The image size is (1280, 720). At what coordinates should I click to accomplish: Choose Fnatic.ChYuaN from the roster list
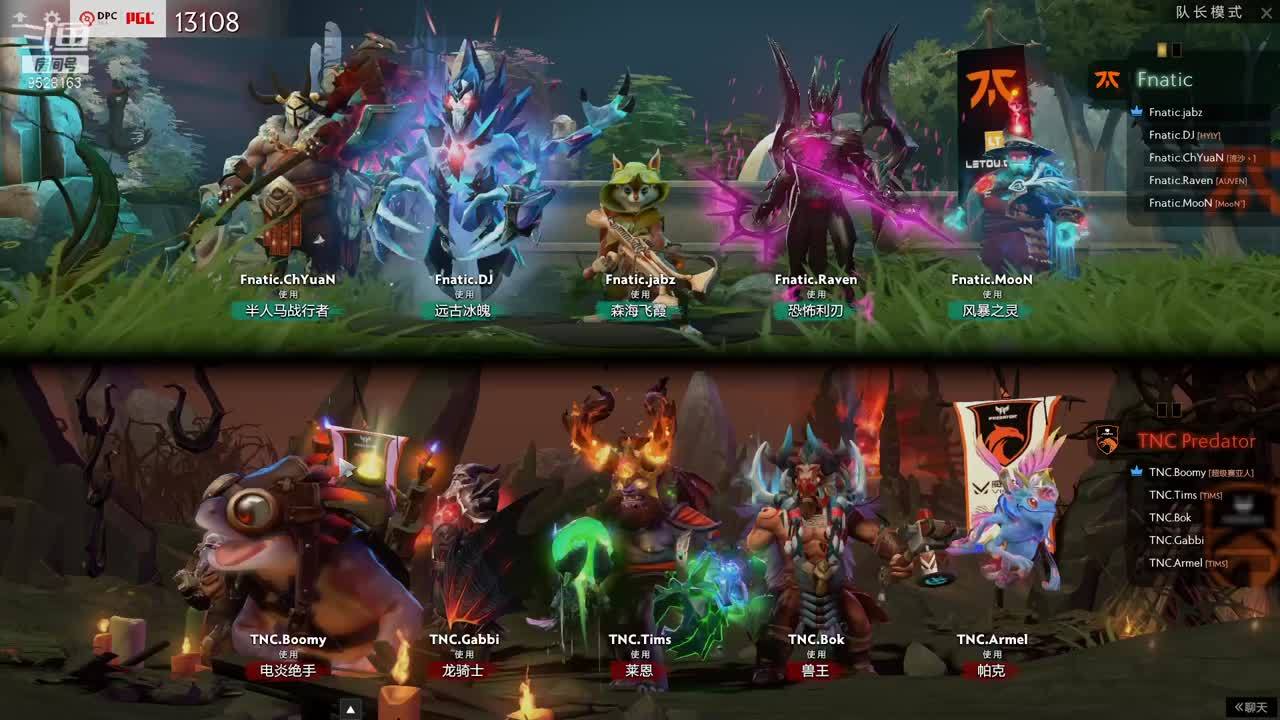[1185, 158]
